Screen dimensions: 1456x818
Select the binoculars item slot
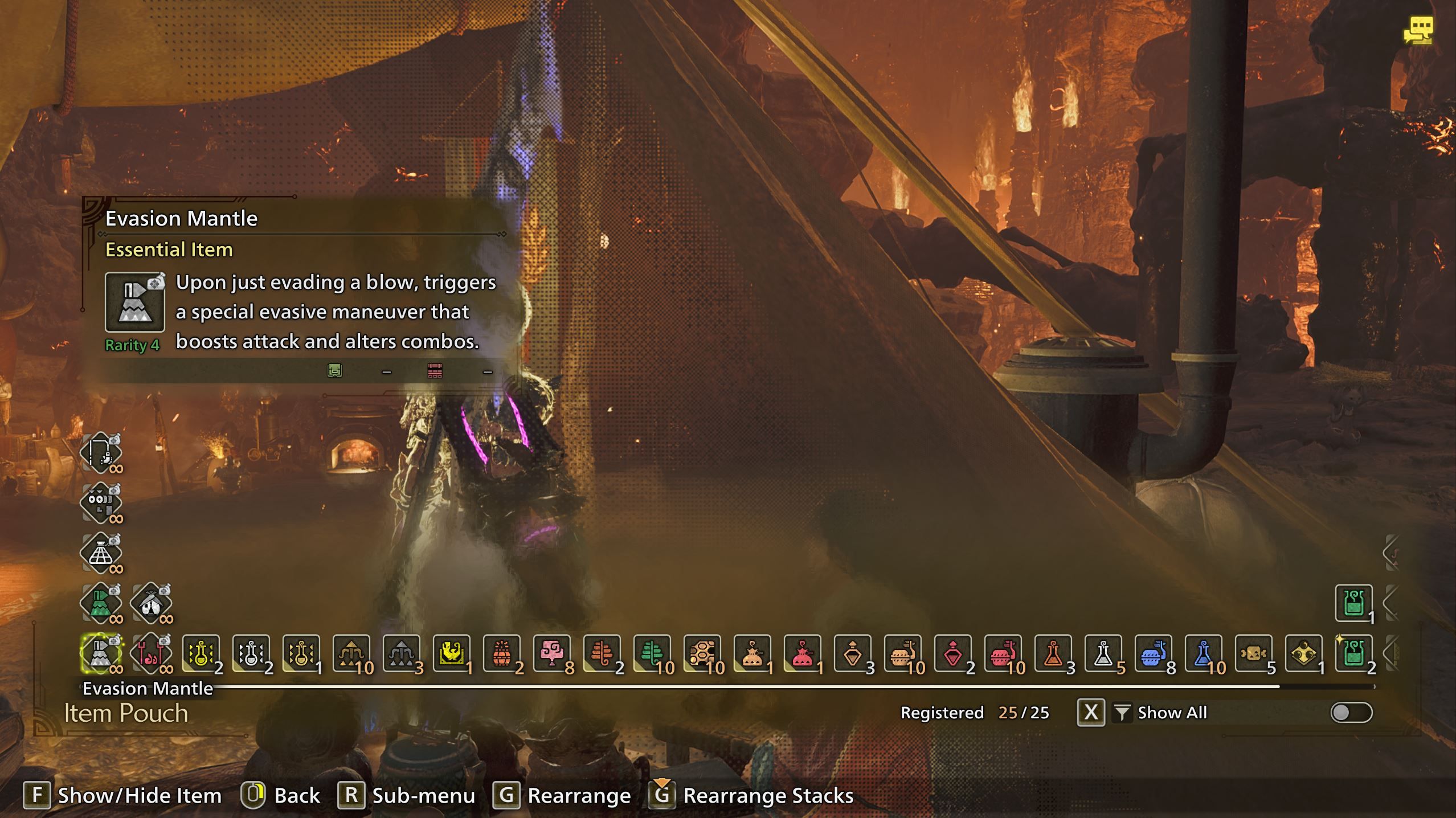click(101, 503)
